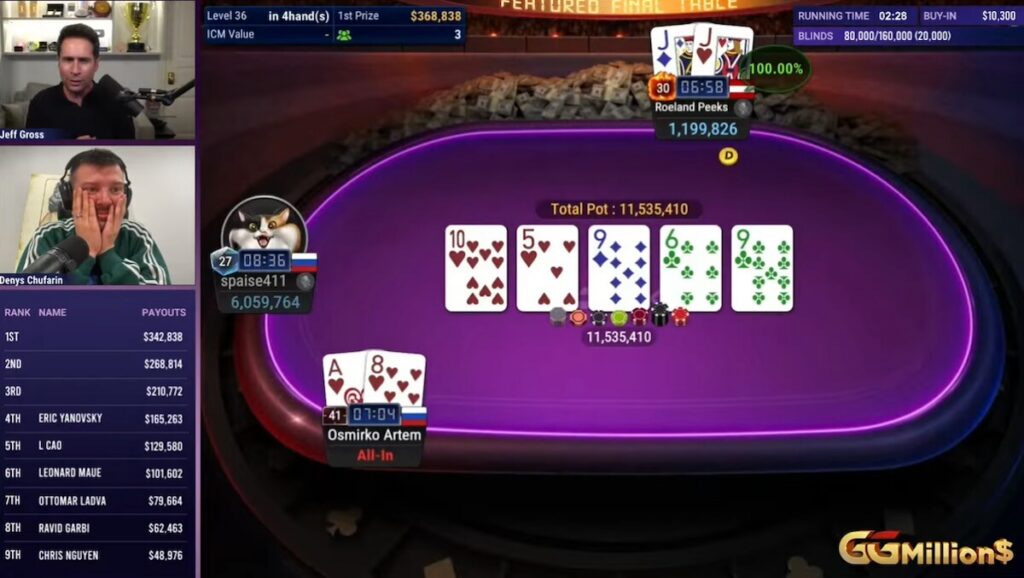
Task: Open Roeland Peeks' player name plate
Action: (x=692, y=107)
